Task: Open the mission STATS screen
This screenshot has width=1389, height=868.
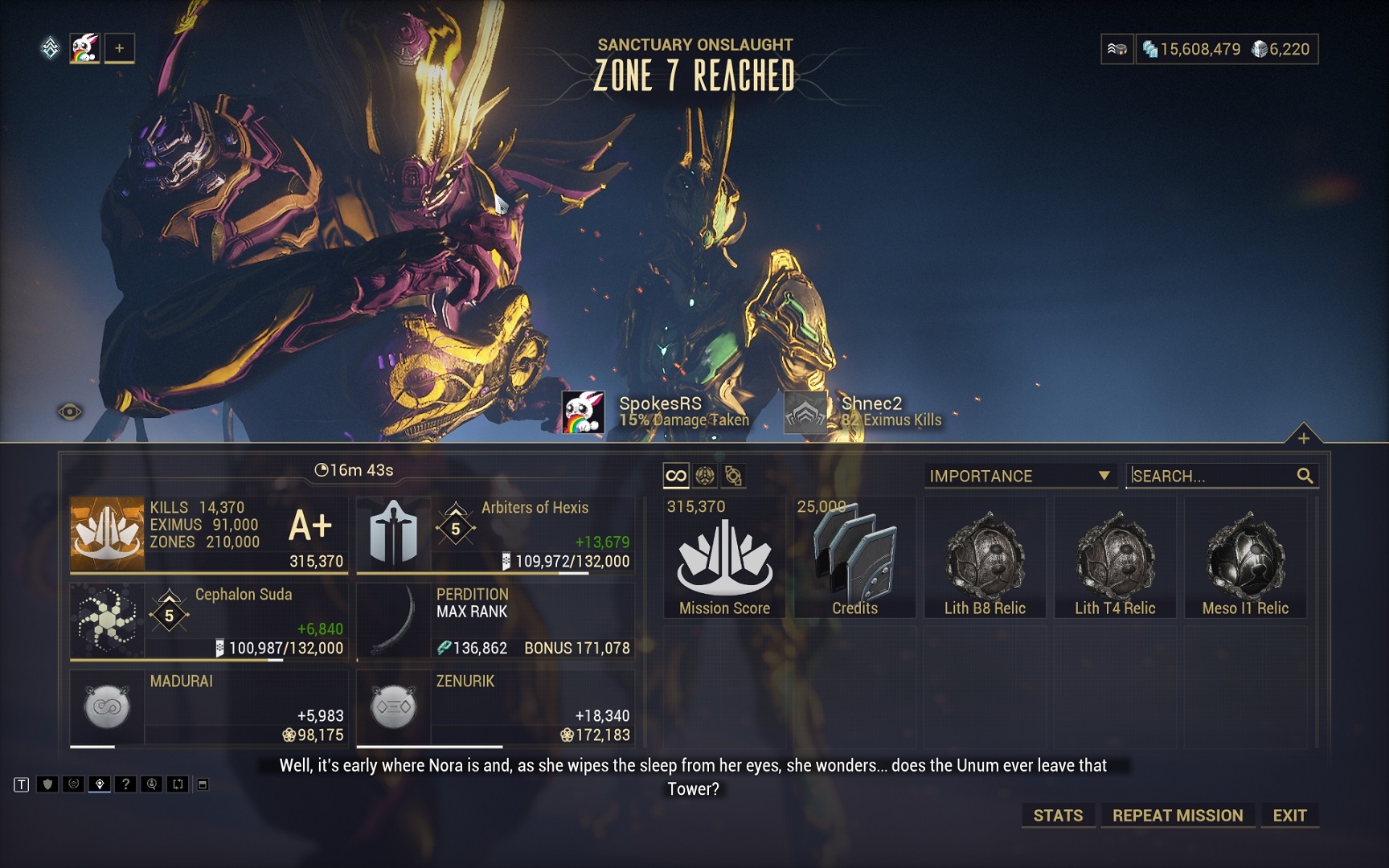Action: point(1057,815)
